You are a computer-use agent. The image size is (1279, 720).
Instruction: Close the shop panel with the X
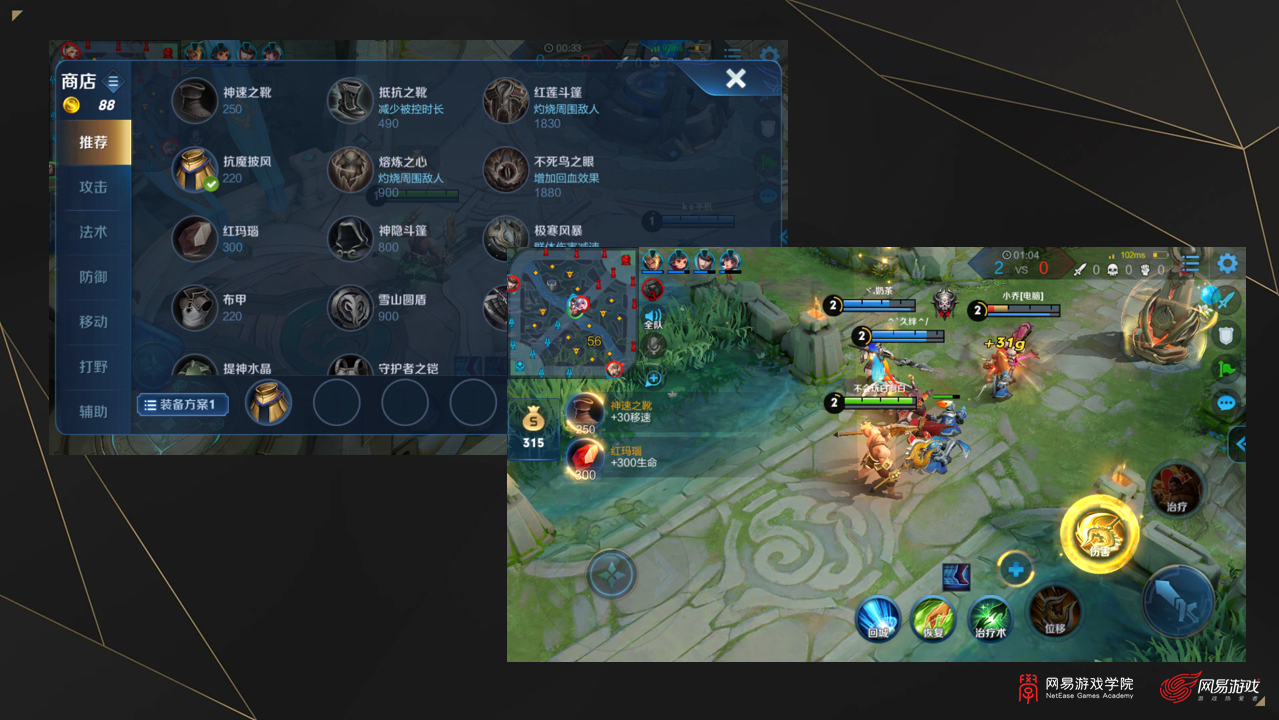point(736,79)
